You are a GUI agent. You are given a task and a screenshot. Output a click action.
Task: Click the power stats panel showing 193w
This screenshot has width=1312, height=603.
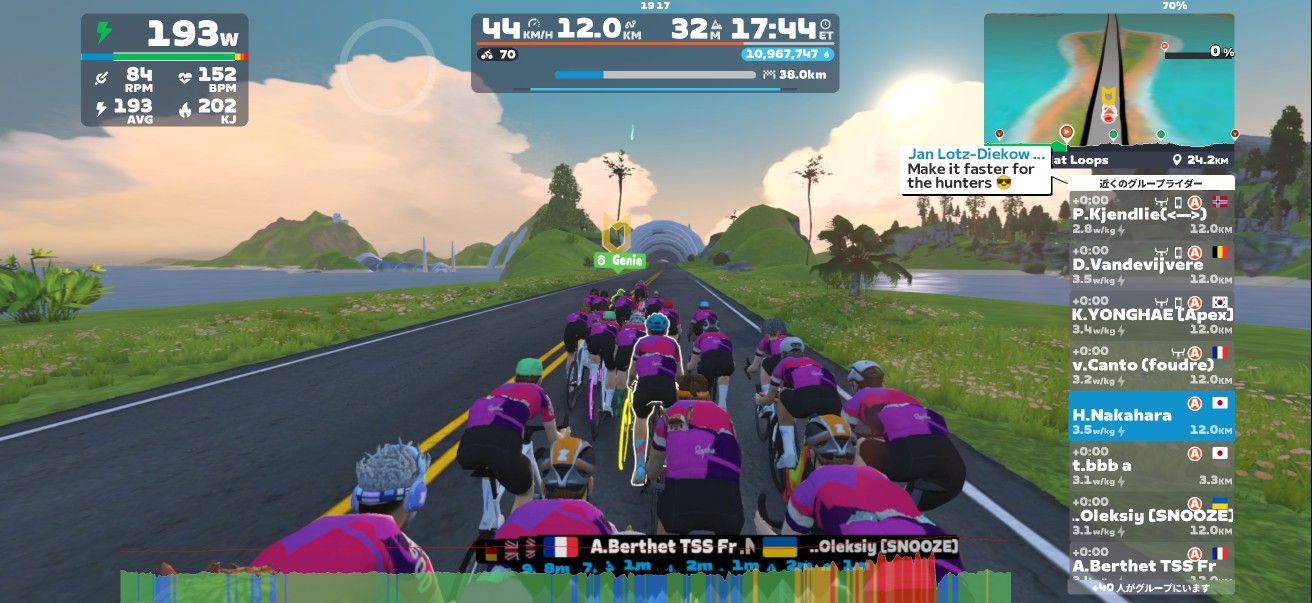pyautogui.click(x=164, y=70)
